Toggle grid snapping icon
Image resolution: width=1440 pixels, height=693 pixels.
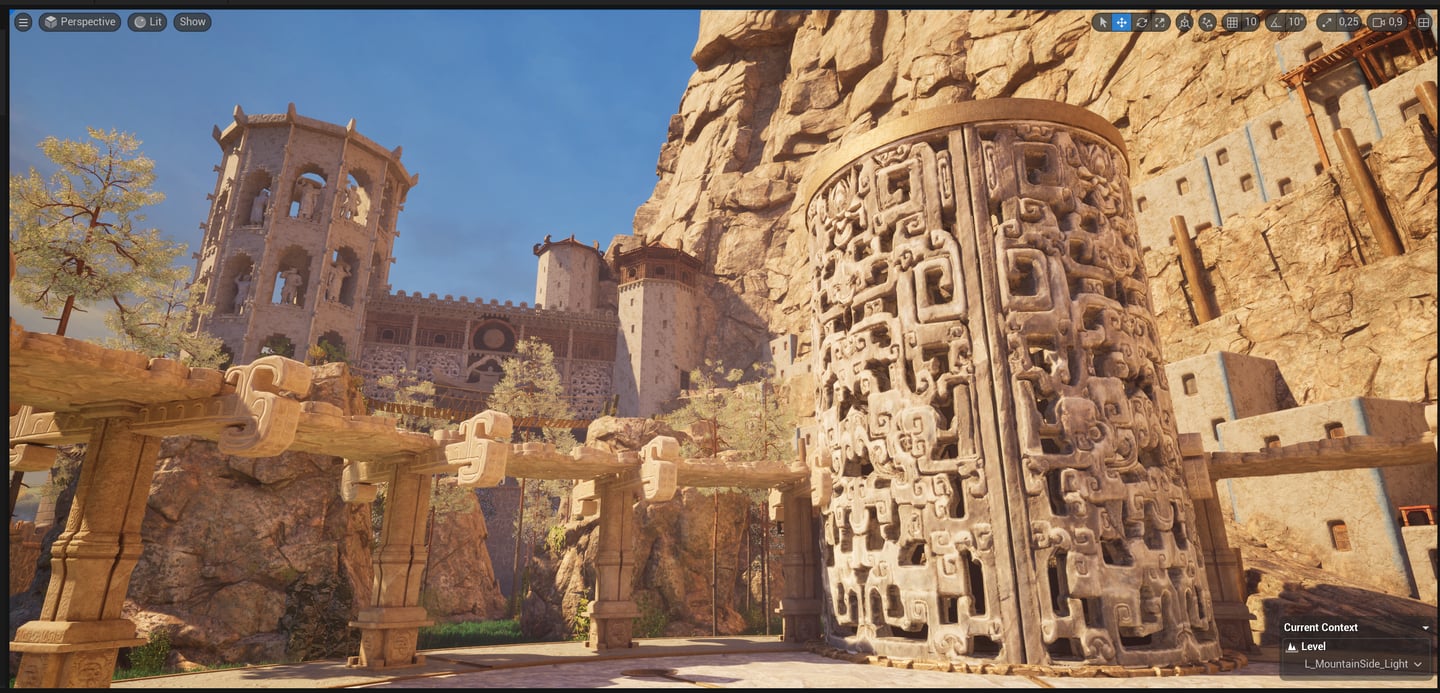pyautogui.click(x=1232, y=22)
